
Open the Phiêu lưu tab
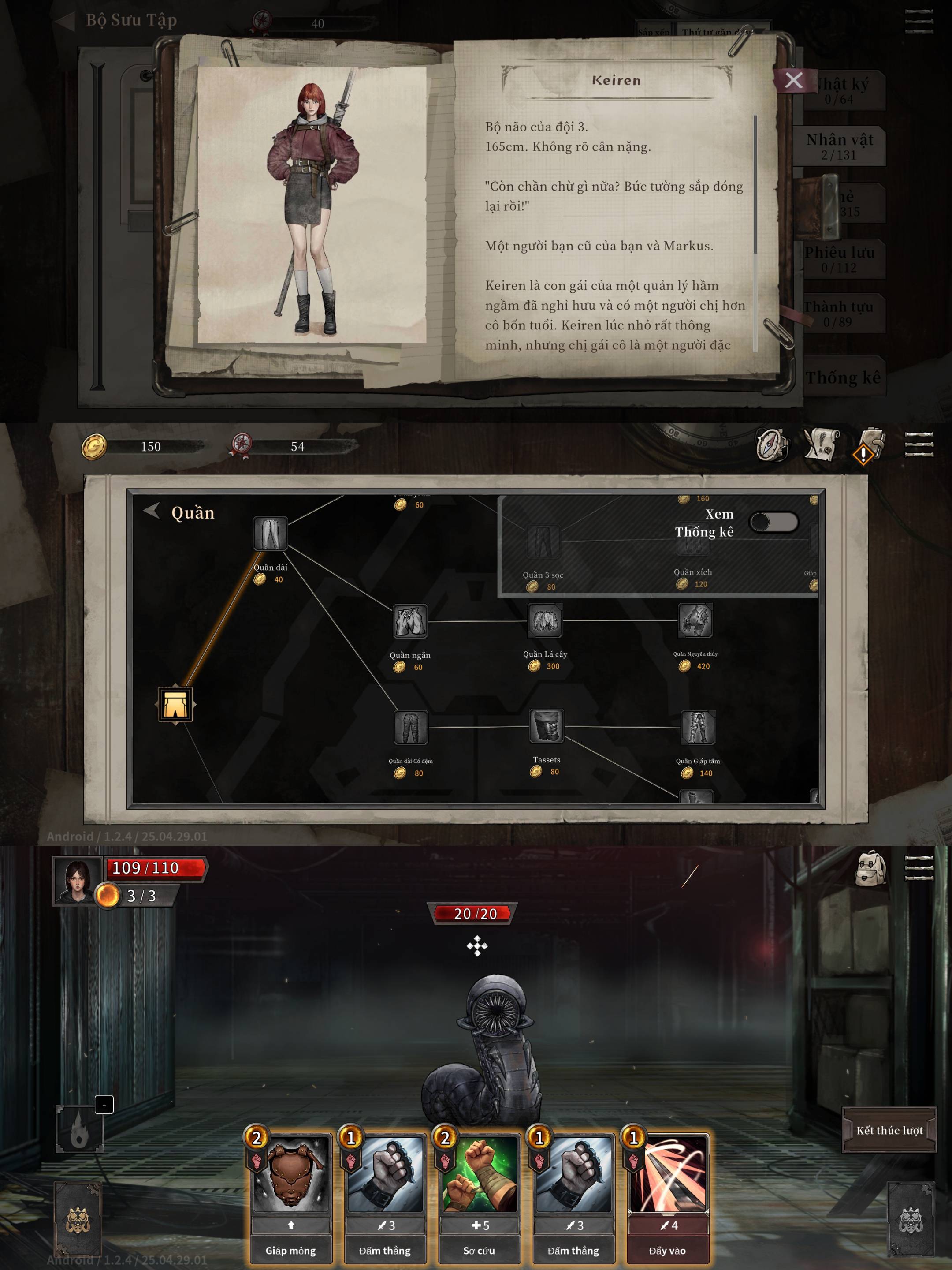[x=839, y=258]
